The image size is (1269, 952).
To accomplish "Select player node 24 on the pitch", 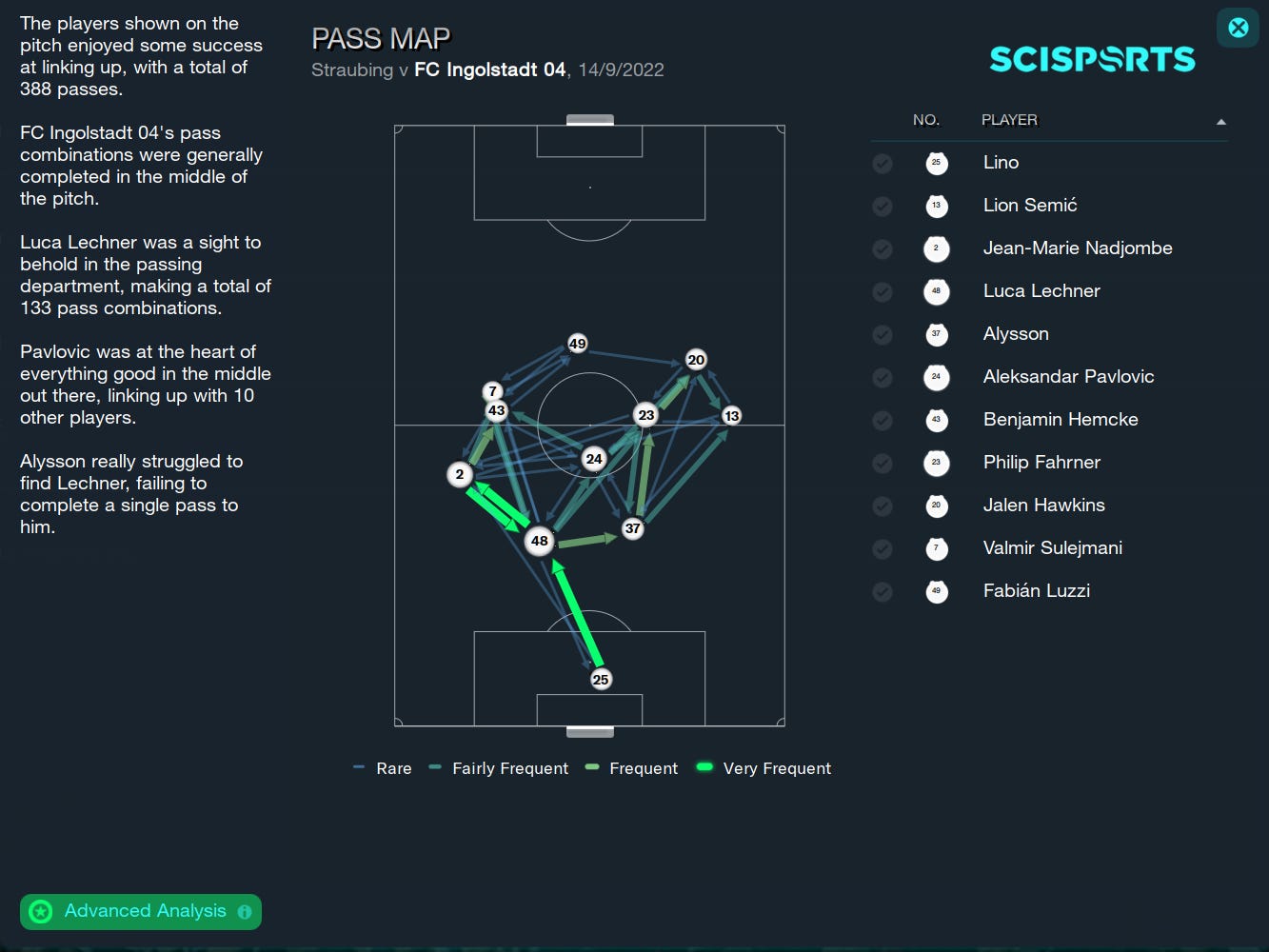I will pyautogui.click(x=593, y=459).
